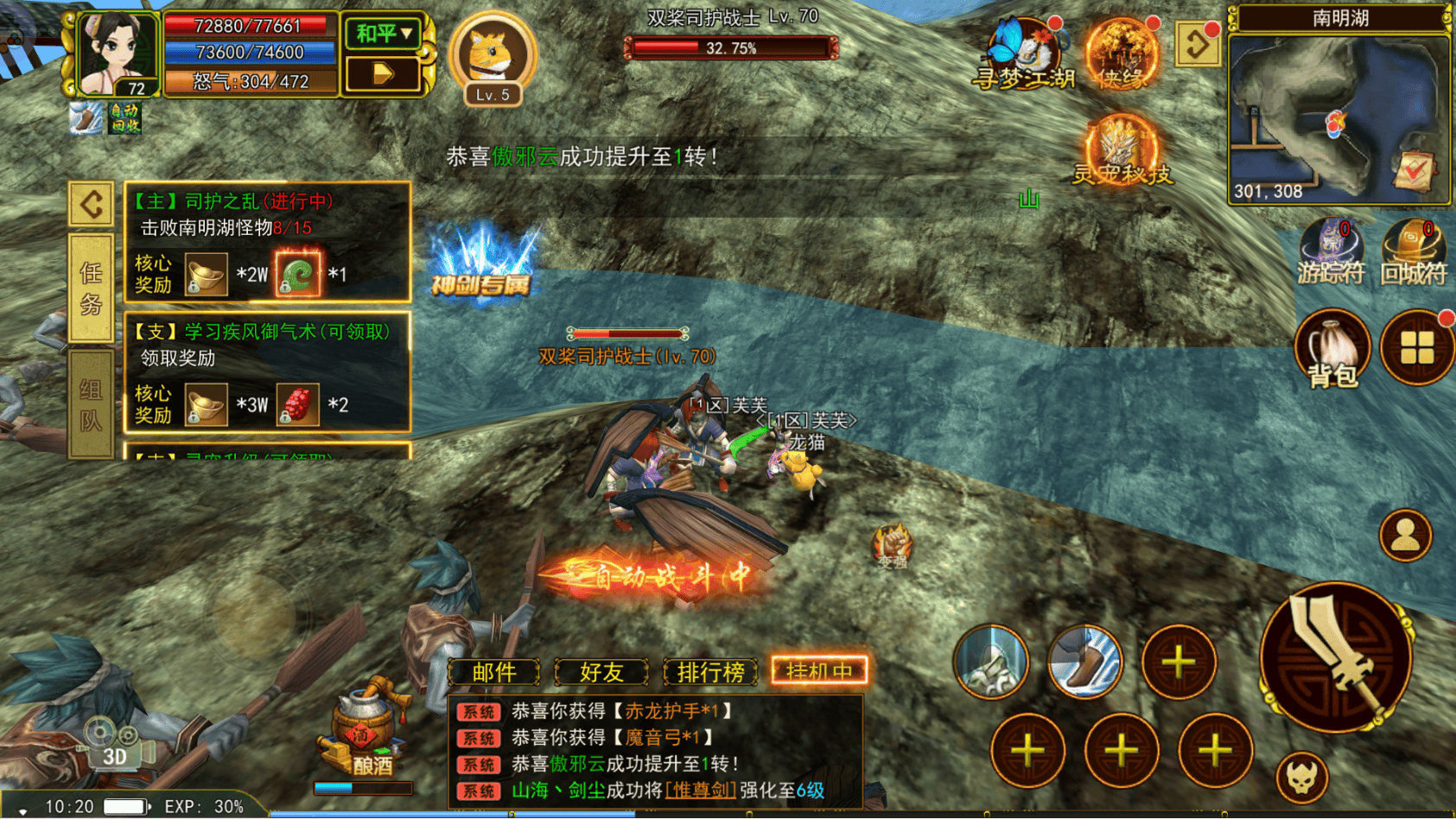This screenshot has height=819, width=1456.
Task: Open the 好友 friends list
Action: [x=601, y=671]
